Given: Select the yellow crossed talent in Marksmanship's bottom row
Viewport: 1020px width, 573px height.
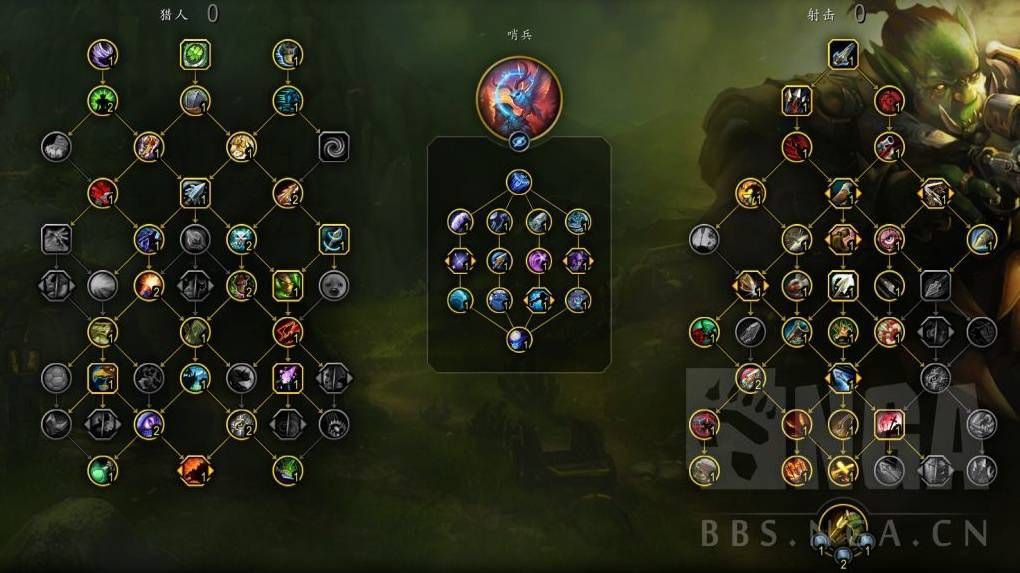Looking at the screenshot, I should click(x=842, y=469).
